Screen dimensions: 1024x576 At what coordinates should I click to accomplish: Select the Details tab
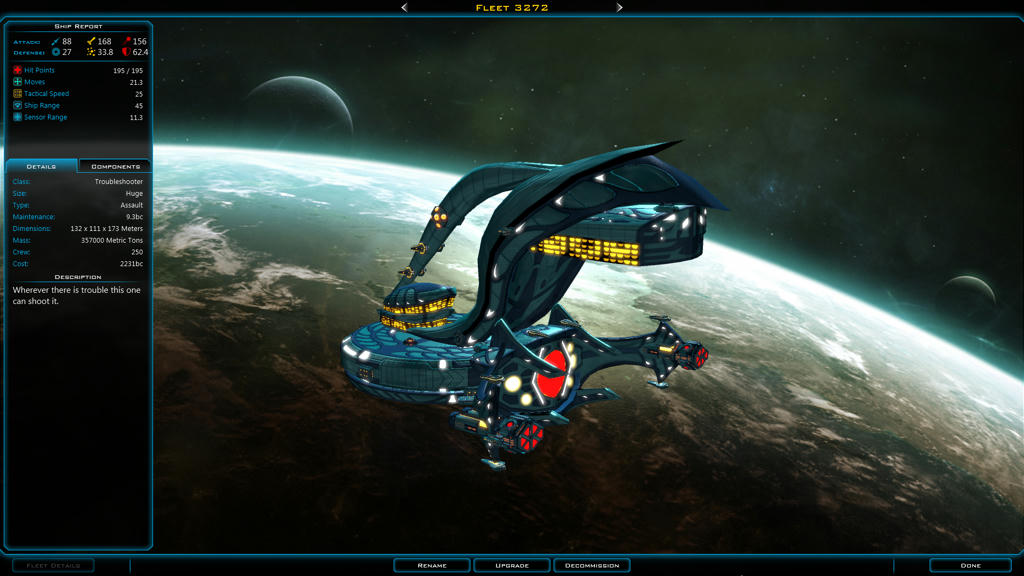coord(41,166)
